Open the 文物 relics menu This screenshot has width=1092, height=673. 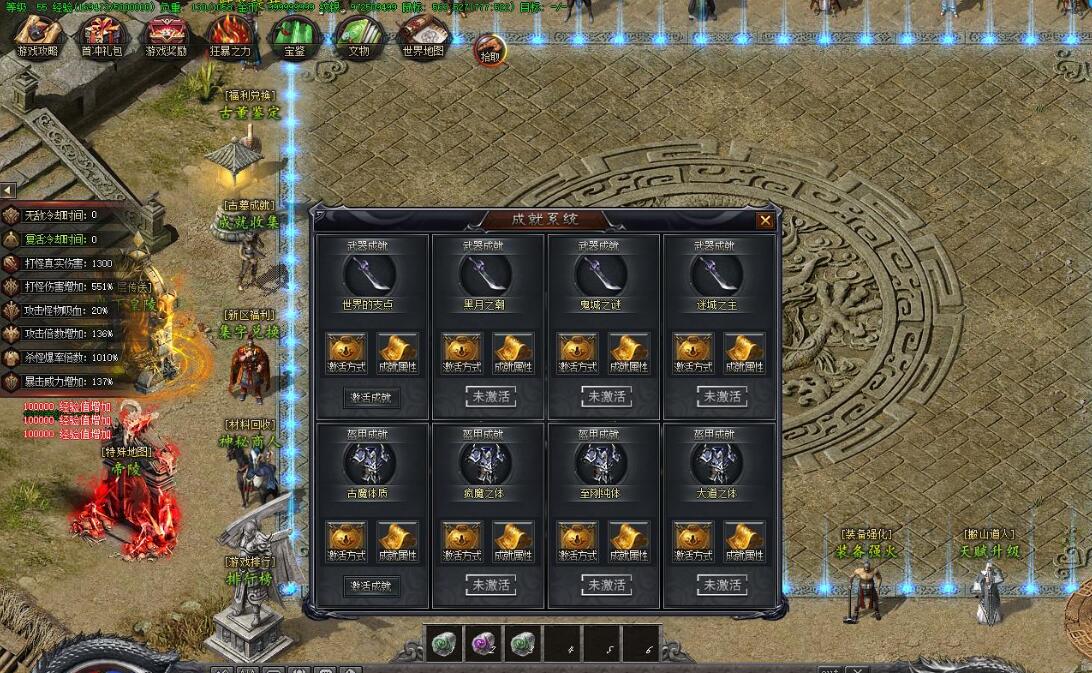pos(358,36)
